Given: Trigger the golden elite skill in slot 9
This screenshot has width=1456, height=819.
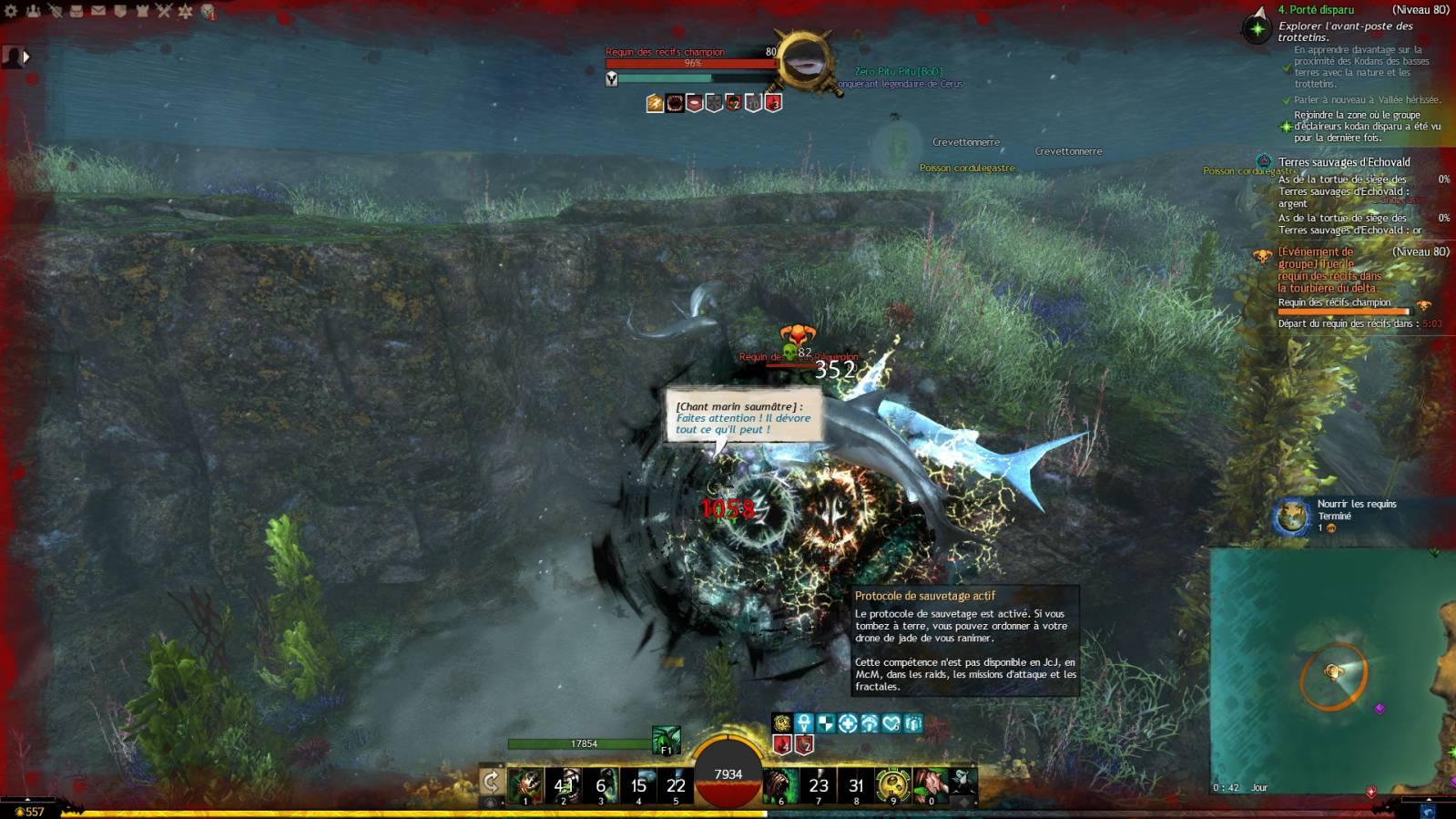Looking at the screenshot, I should click(892, 784).
